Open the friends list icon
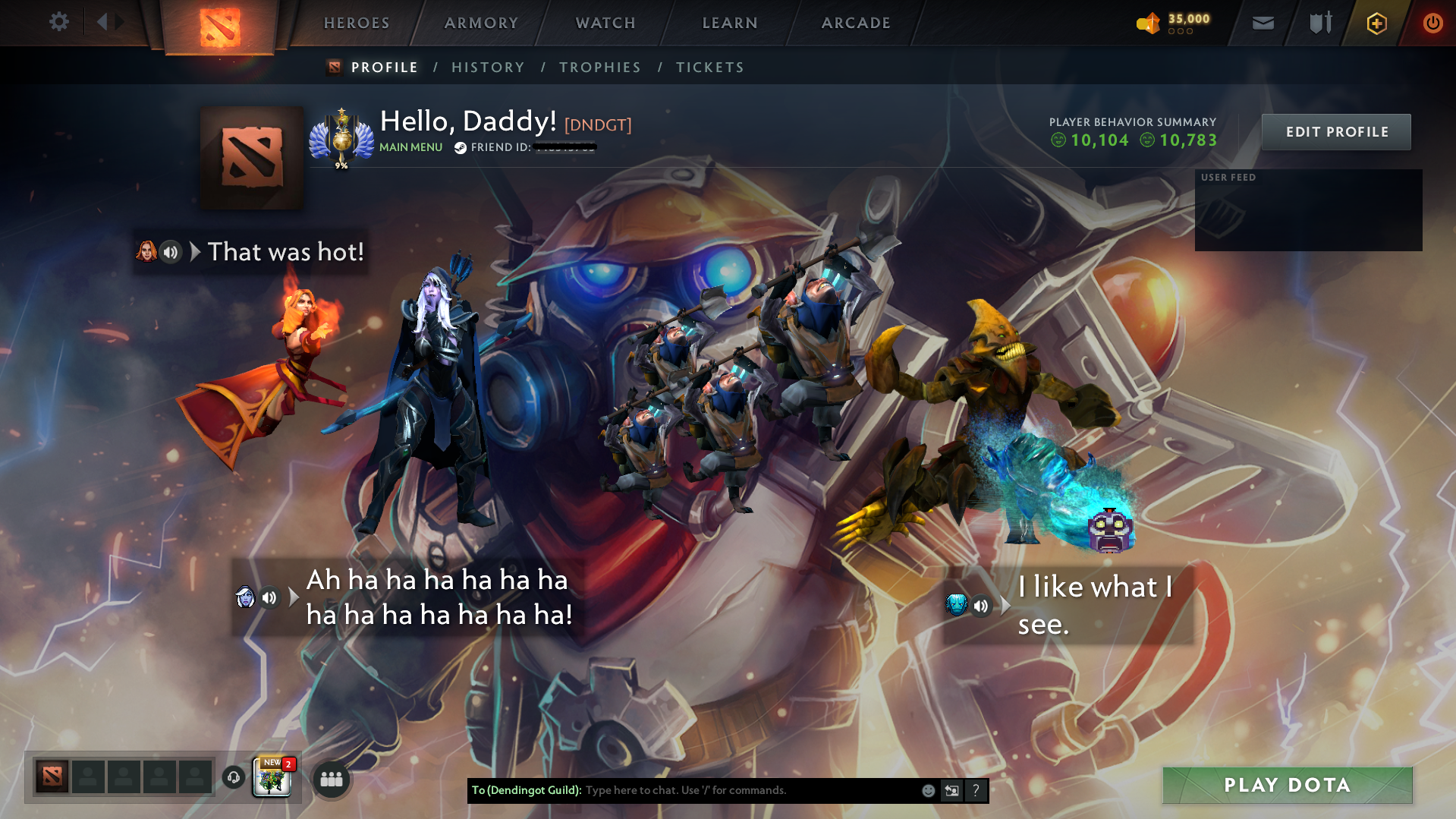Viewport: 1456px width, 819px height. coord(331,779)
